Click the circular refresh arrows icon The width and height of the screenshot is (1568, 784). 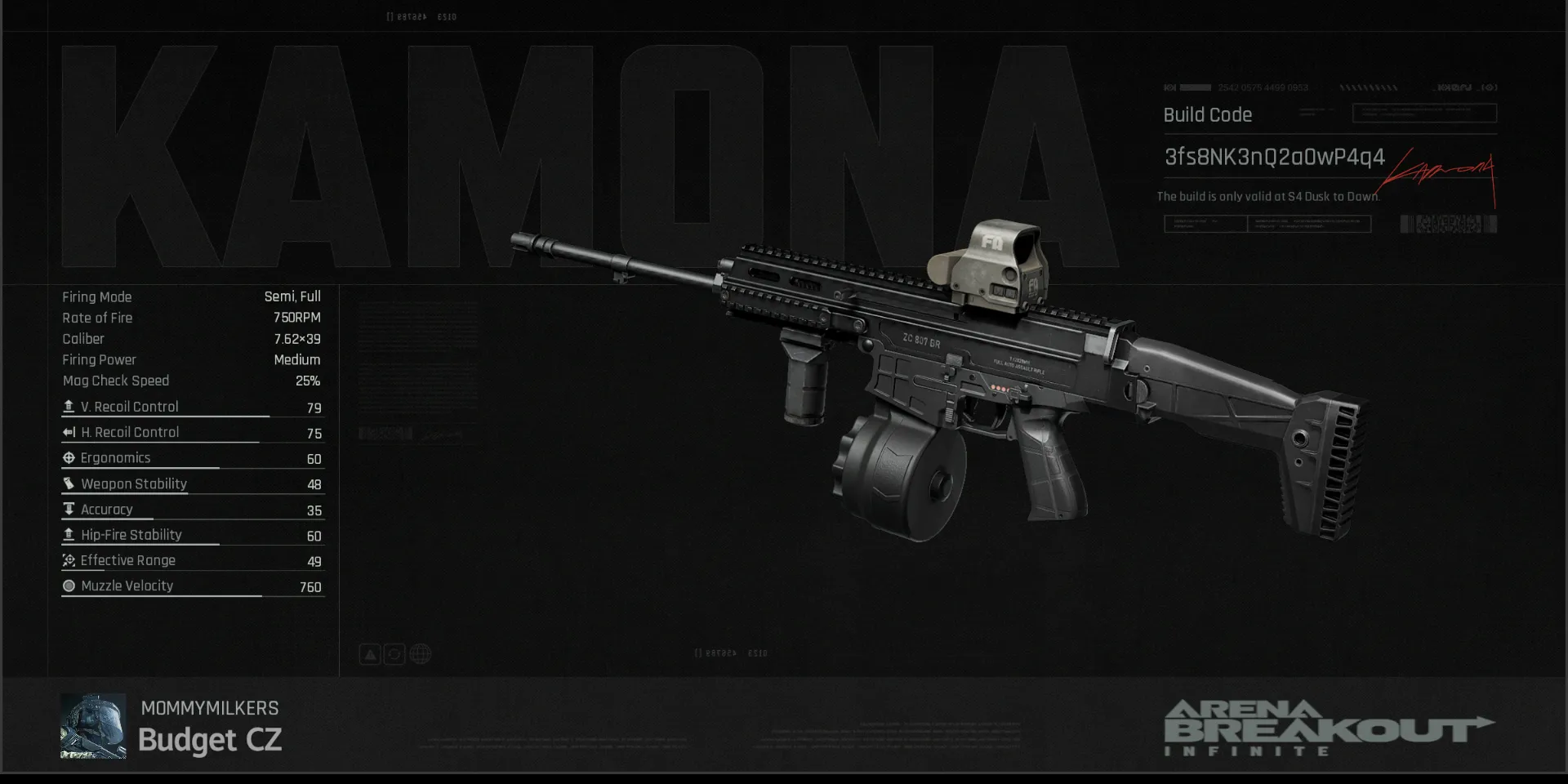tap(394, 654)
